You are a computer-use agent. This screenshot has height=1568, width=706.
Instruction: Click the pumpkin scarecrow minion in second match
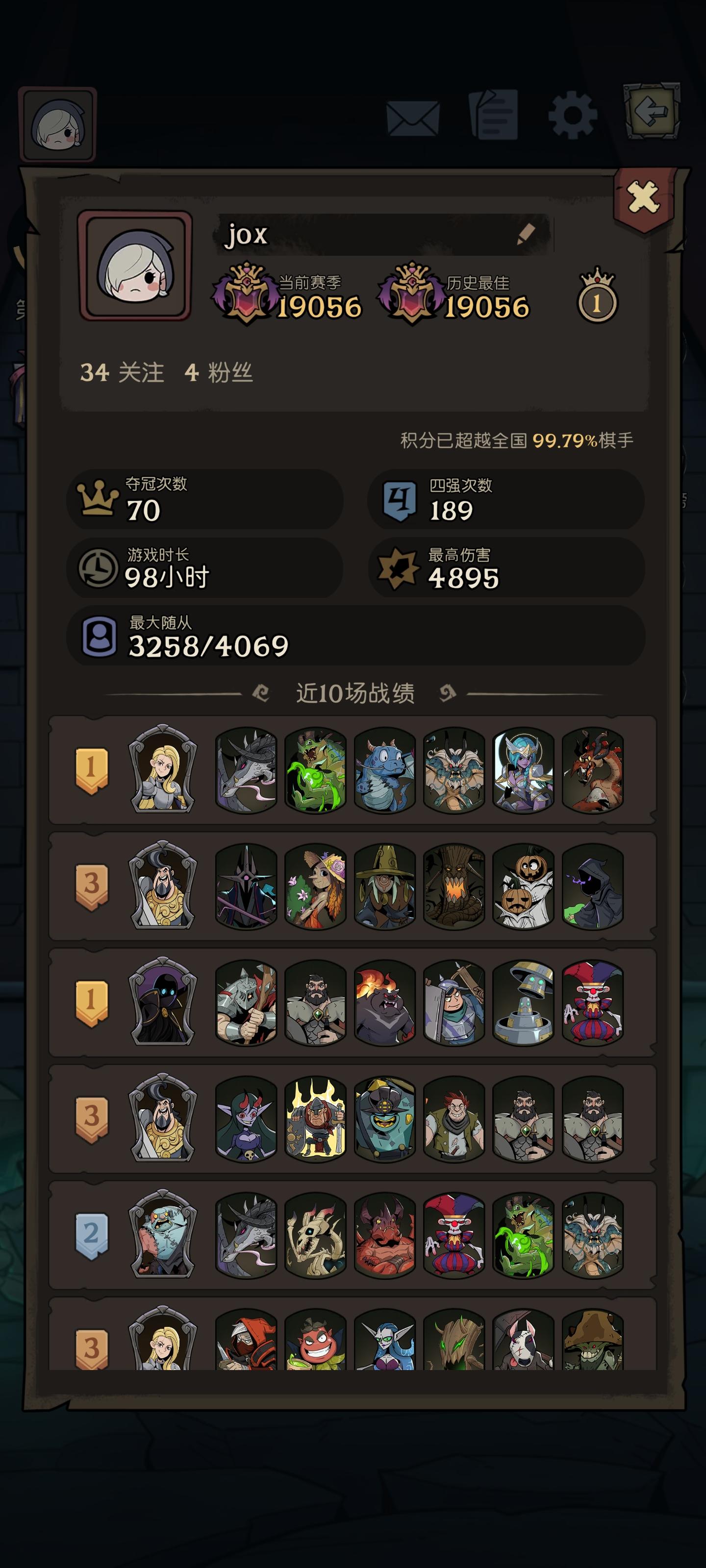525,888
